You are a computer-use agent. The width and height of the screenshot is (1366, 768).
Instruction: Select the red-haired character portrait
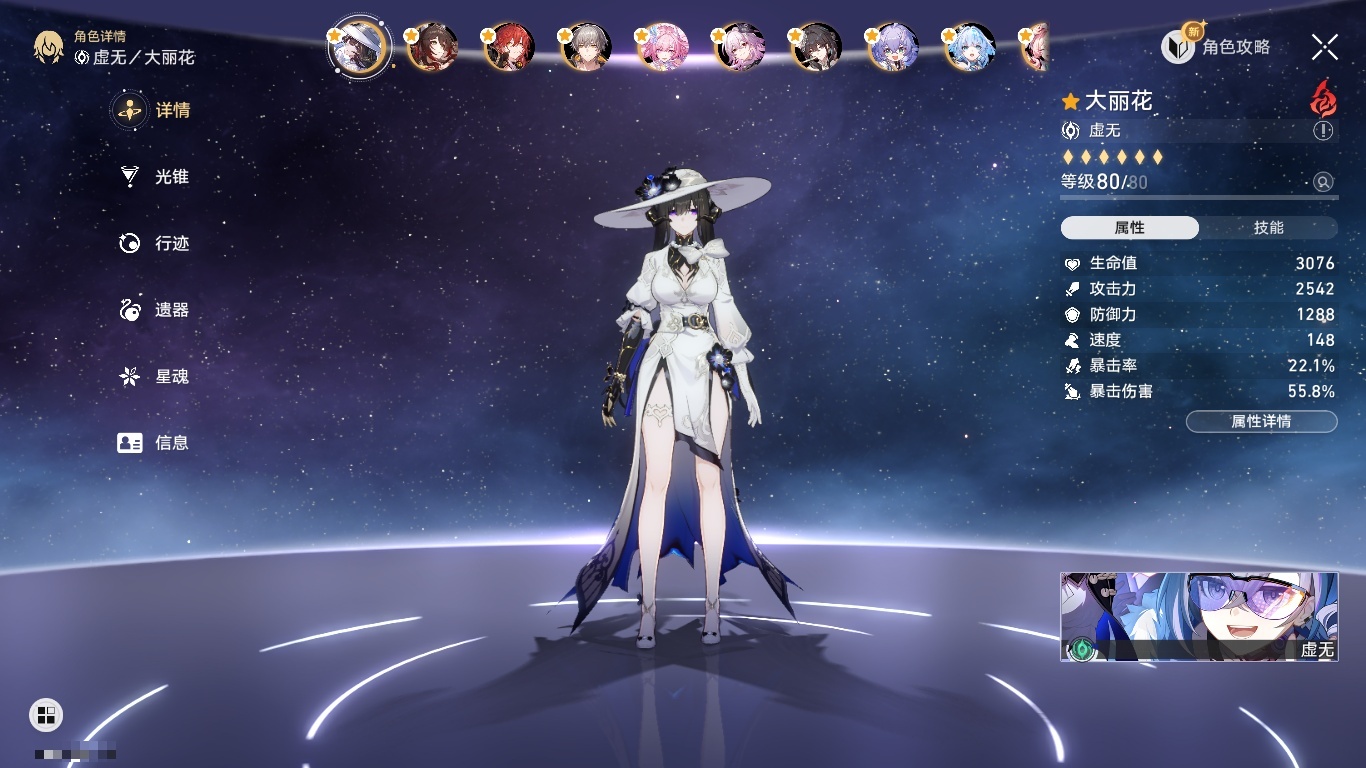point(510,47)
